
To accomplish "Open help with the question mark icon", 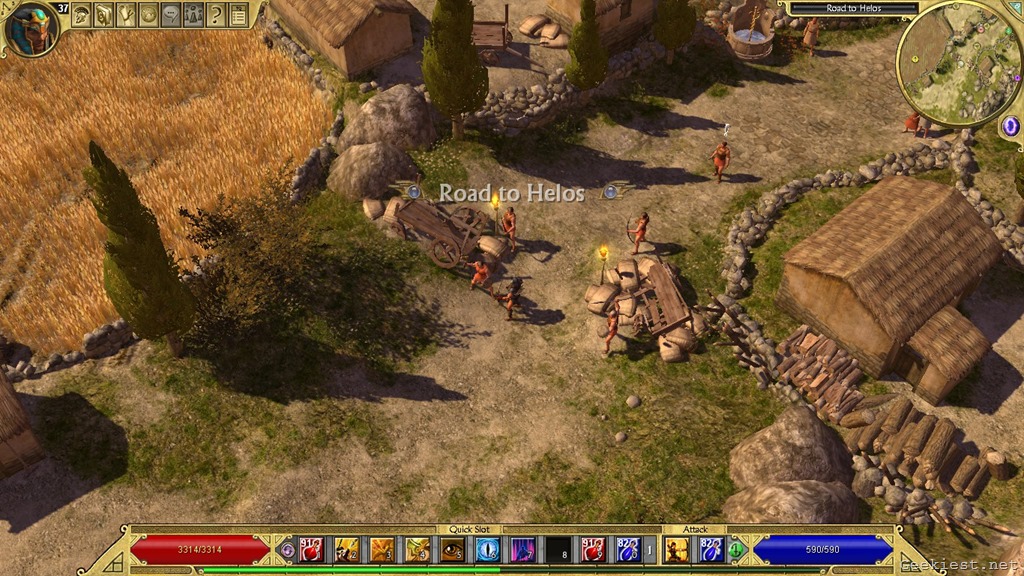I will coord(215,14).
